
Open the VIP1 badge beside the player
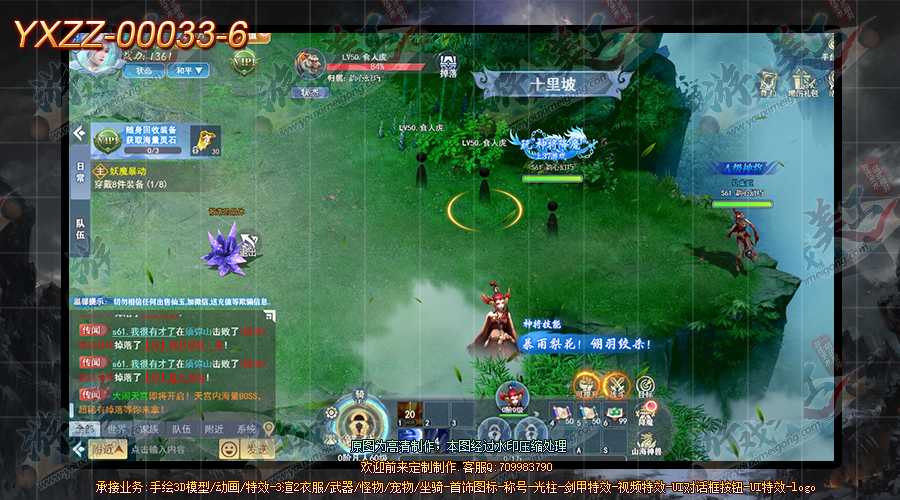244,62
